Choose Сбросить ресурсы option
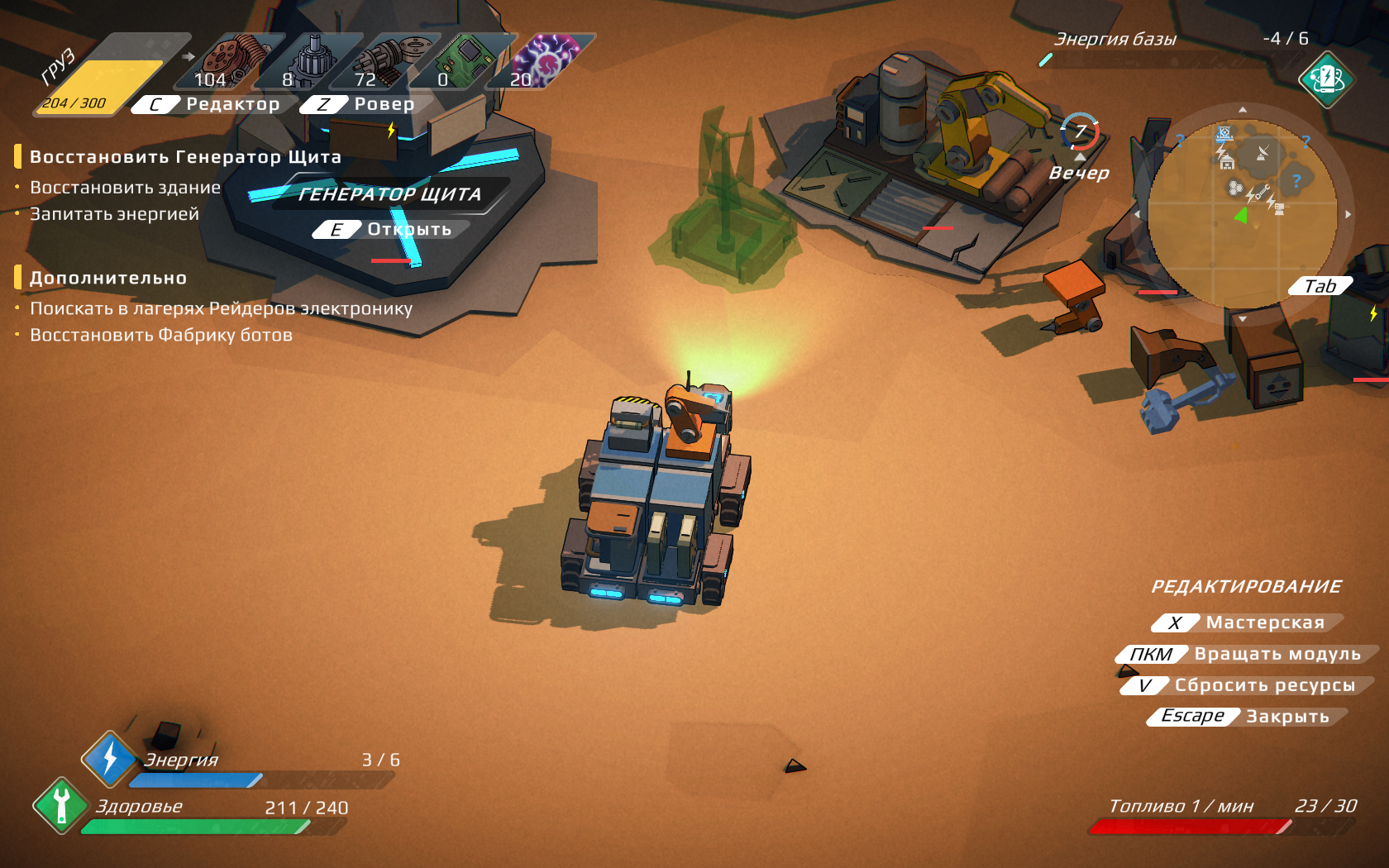1389x868 pixels. coord(1248,685)
